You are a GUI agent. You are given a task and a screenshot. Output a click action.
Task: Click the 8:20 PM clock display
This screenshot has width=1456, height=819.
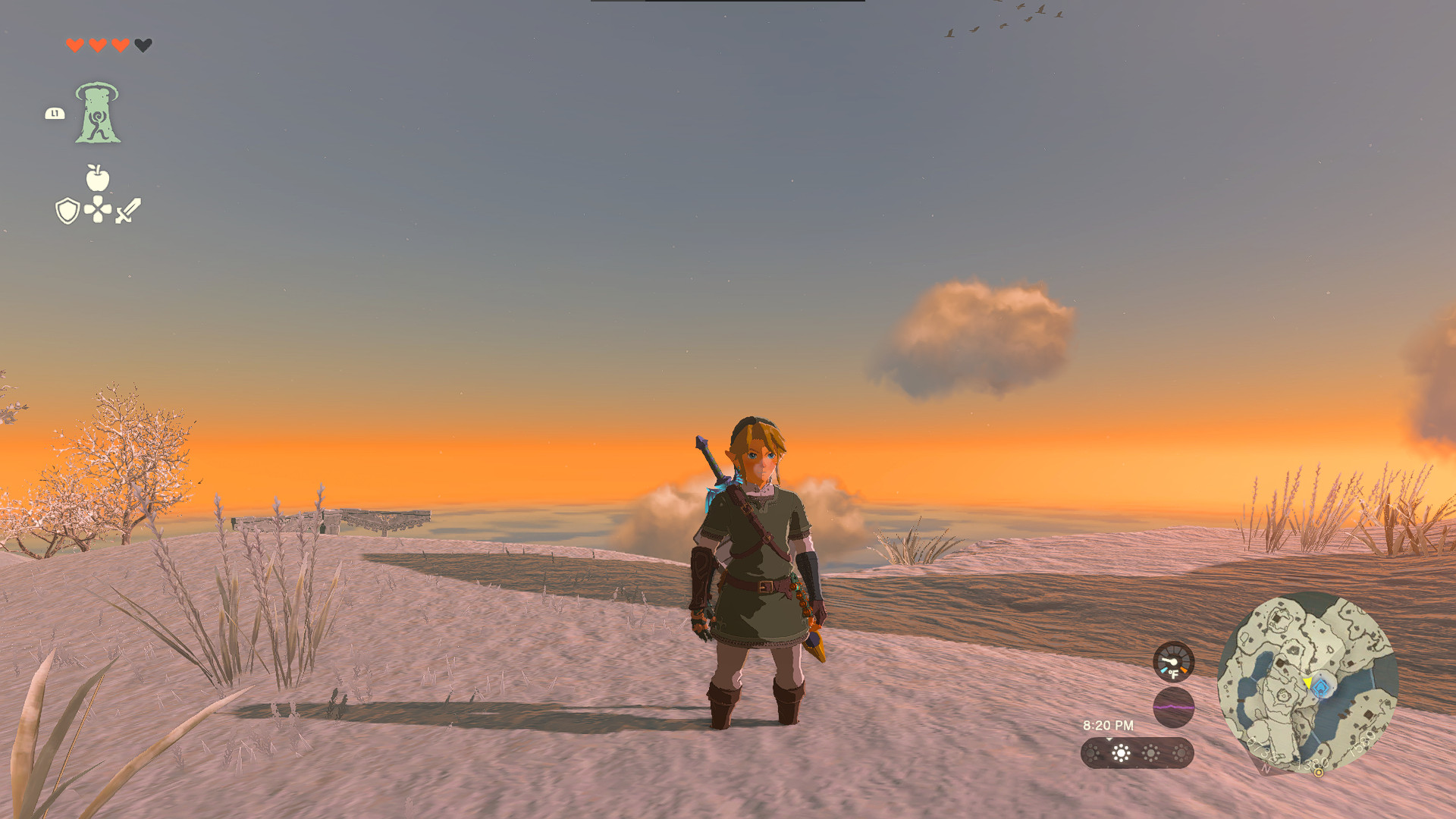1109,725
